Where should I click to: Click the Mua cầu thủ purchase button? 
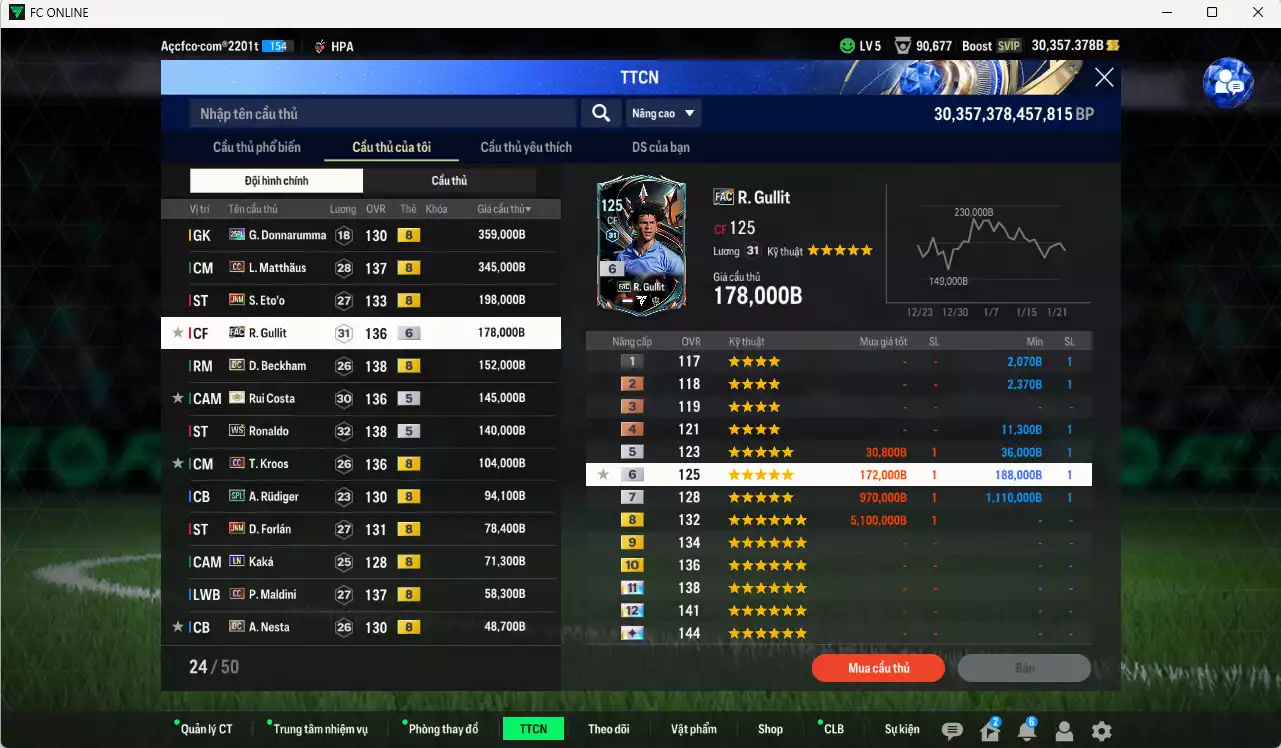coord(878,668)
